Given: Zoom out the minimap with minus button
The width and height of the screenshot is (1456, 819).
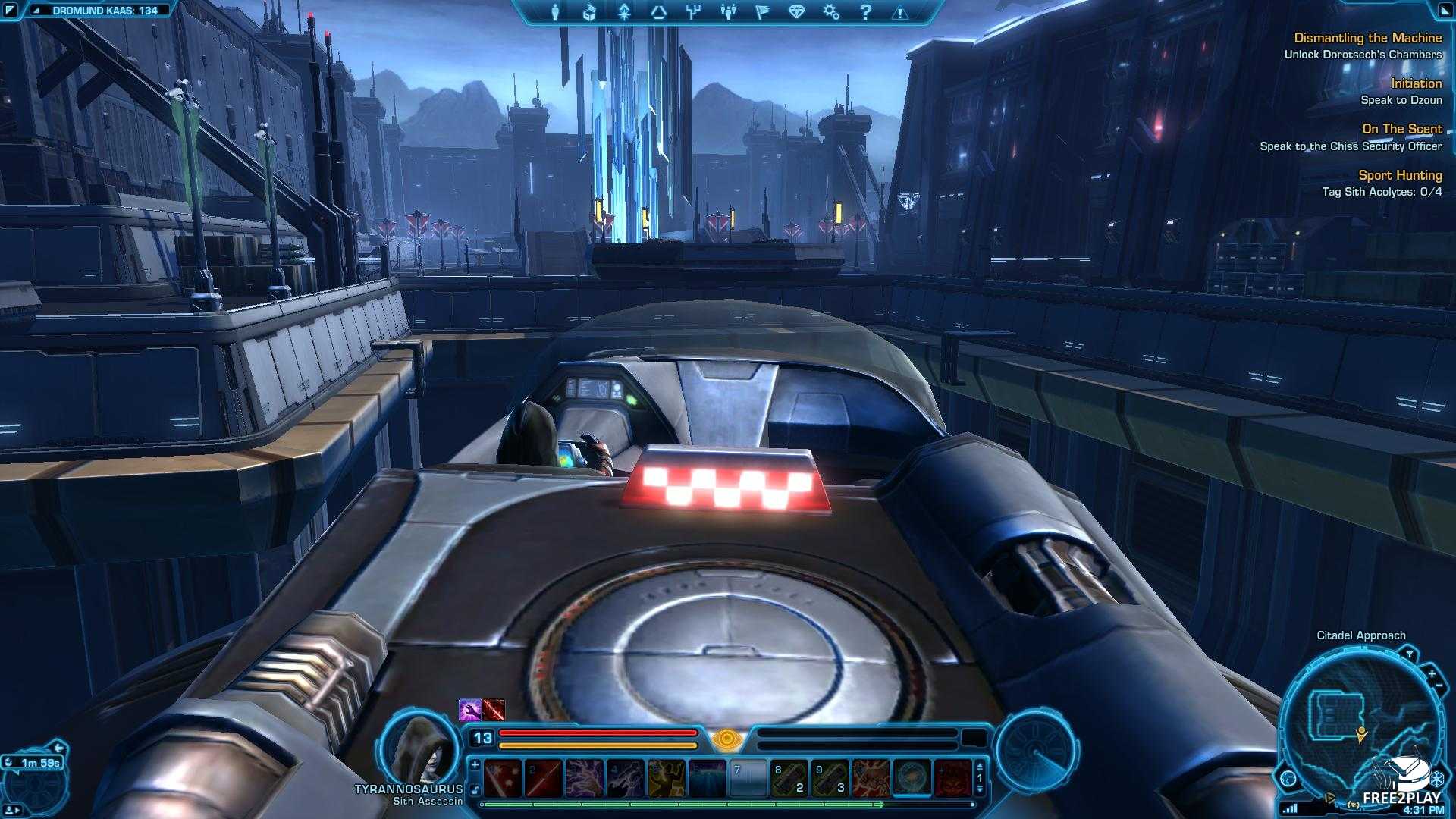Looking at the screenshot, I should click(1439, 686).
